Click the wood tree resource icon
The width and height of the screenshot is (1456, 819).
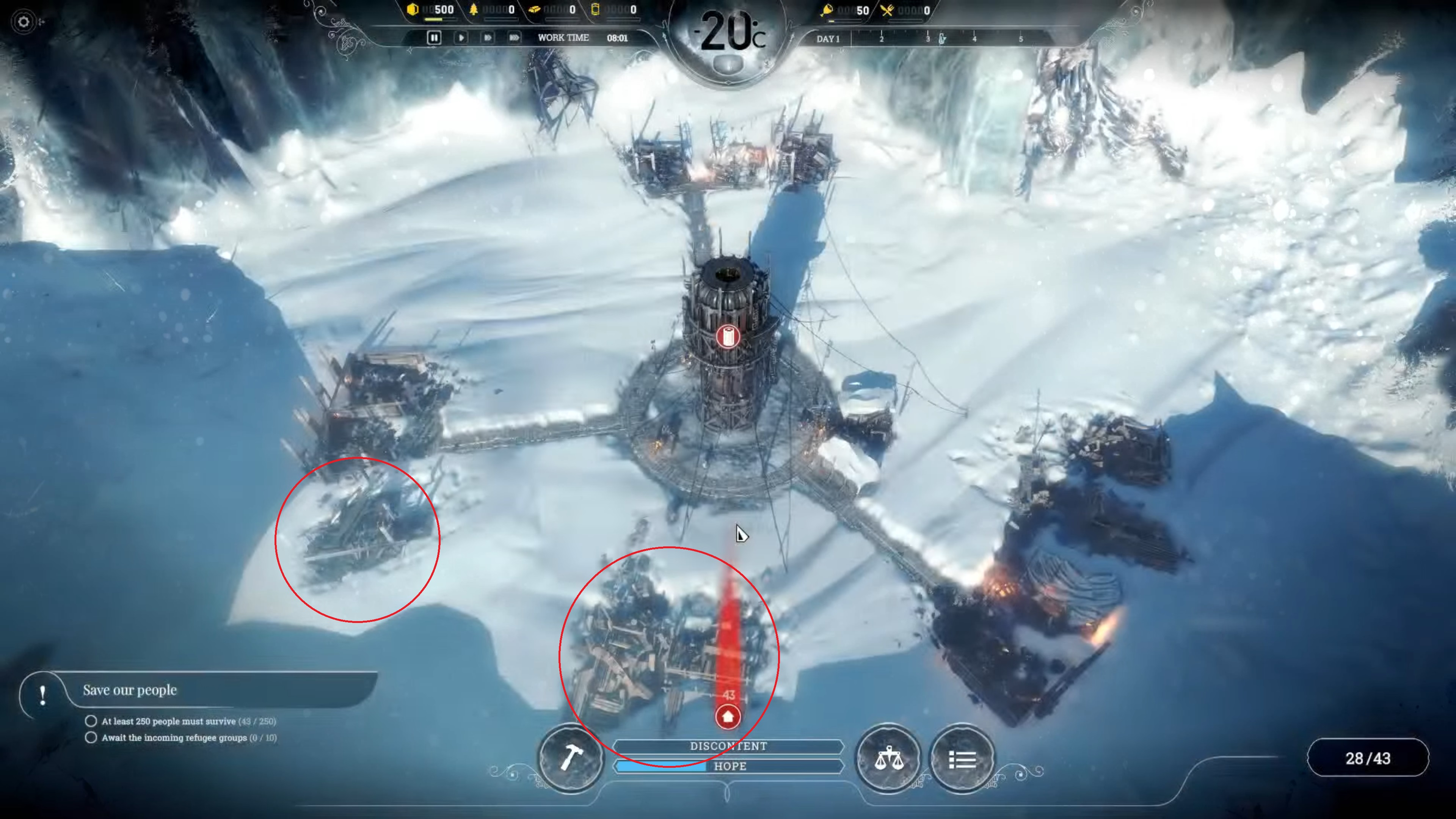[474, 9]
